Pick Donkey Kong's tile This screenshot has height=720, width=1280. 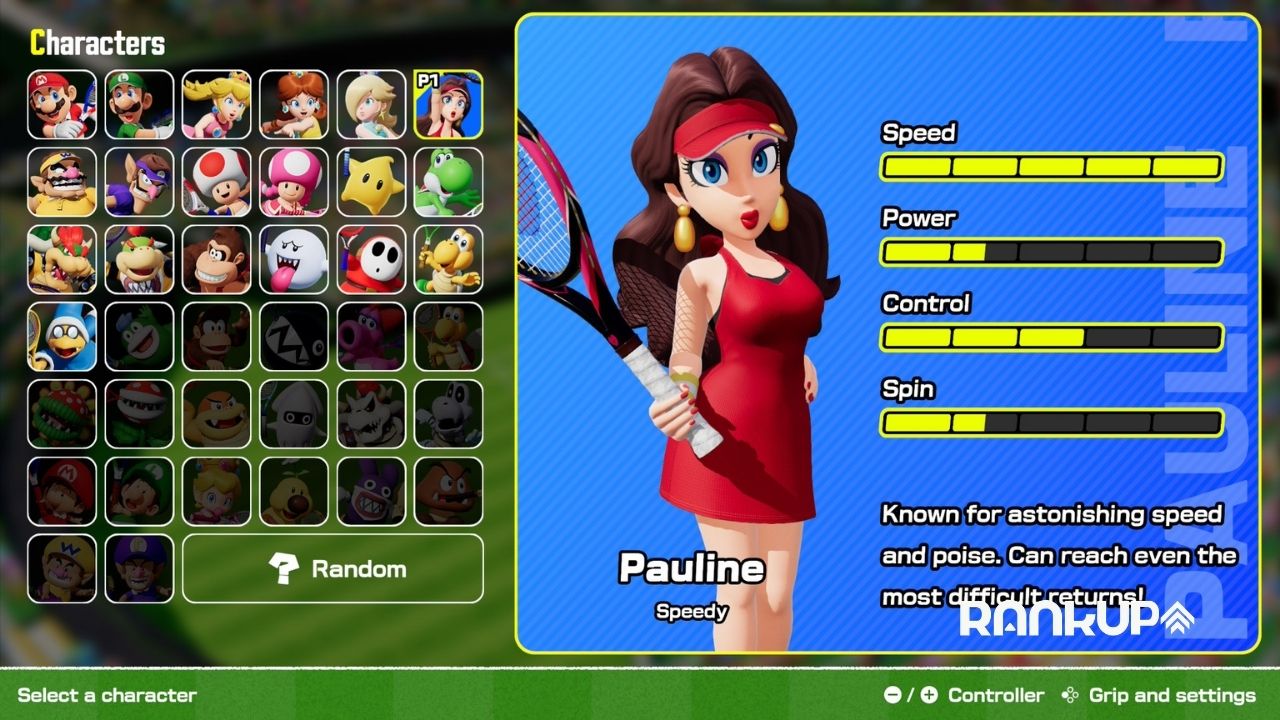(x=217, y=259)
